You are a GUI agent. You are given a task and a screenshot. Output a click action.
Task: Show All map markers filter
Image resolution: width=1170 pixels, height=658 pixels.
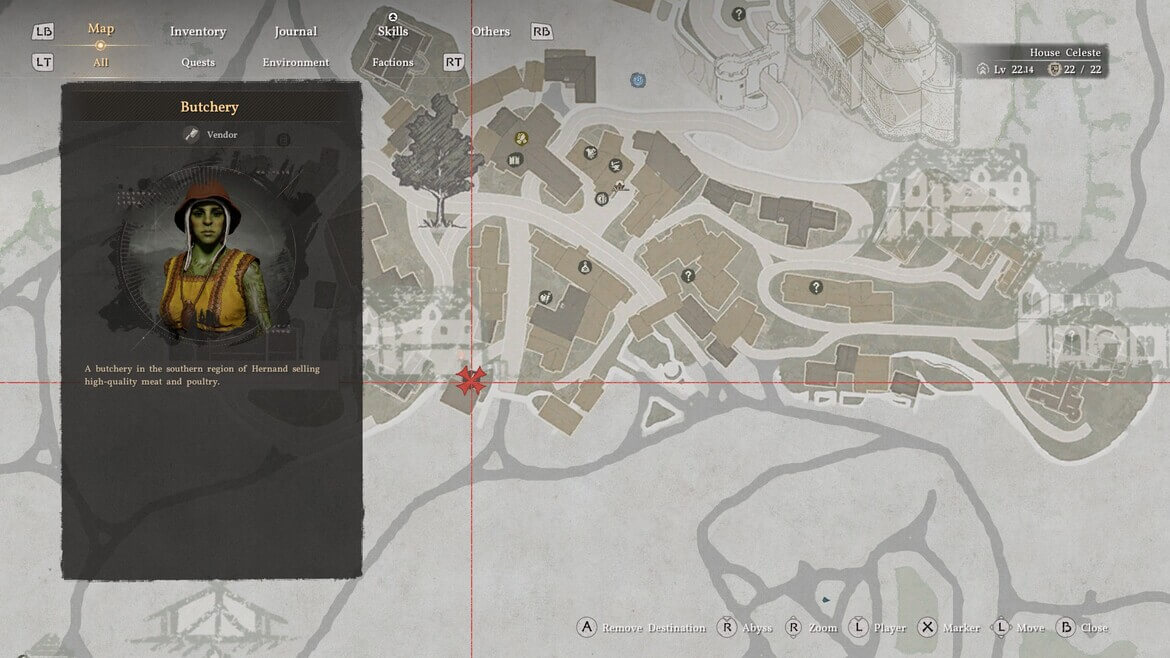100,63
